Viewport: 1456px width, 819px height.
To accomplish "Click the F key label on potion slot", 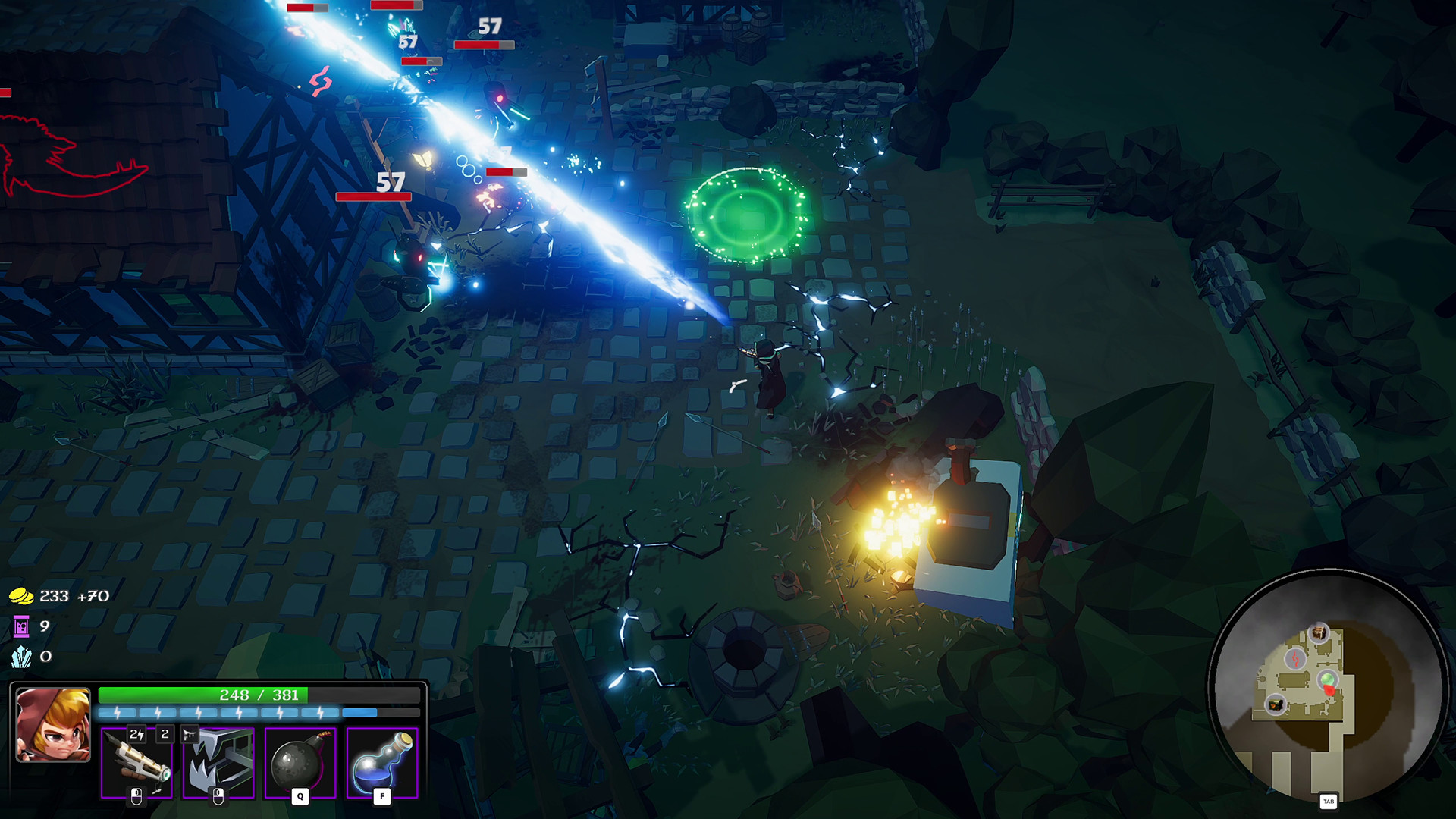I will (x=381, y=797).
